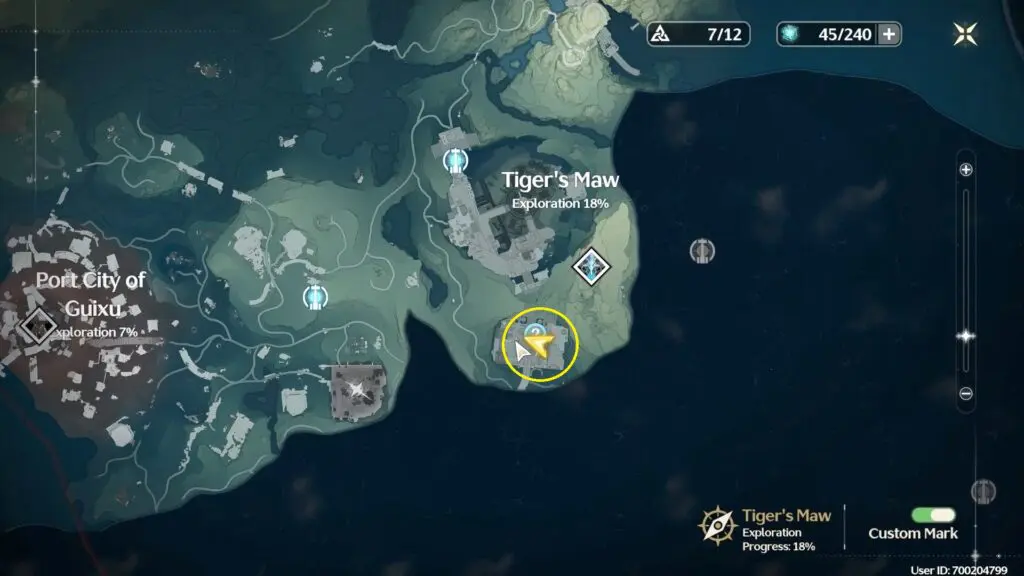The image size is (1024, 576).
Task: Select the glowing beacon marker nearest Port City of Guixu
Action: coord(316,296)
